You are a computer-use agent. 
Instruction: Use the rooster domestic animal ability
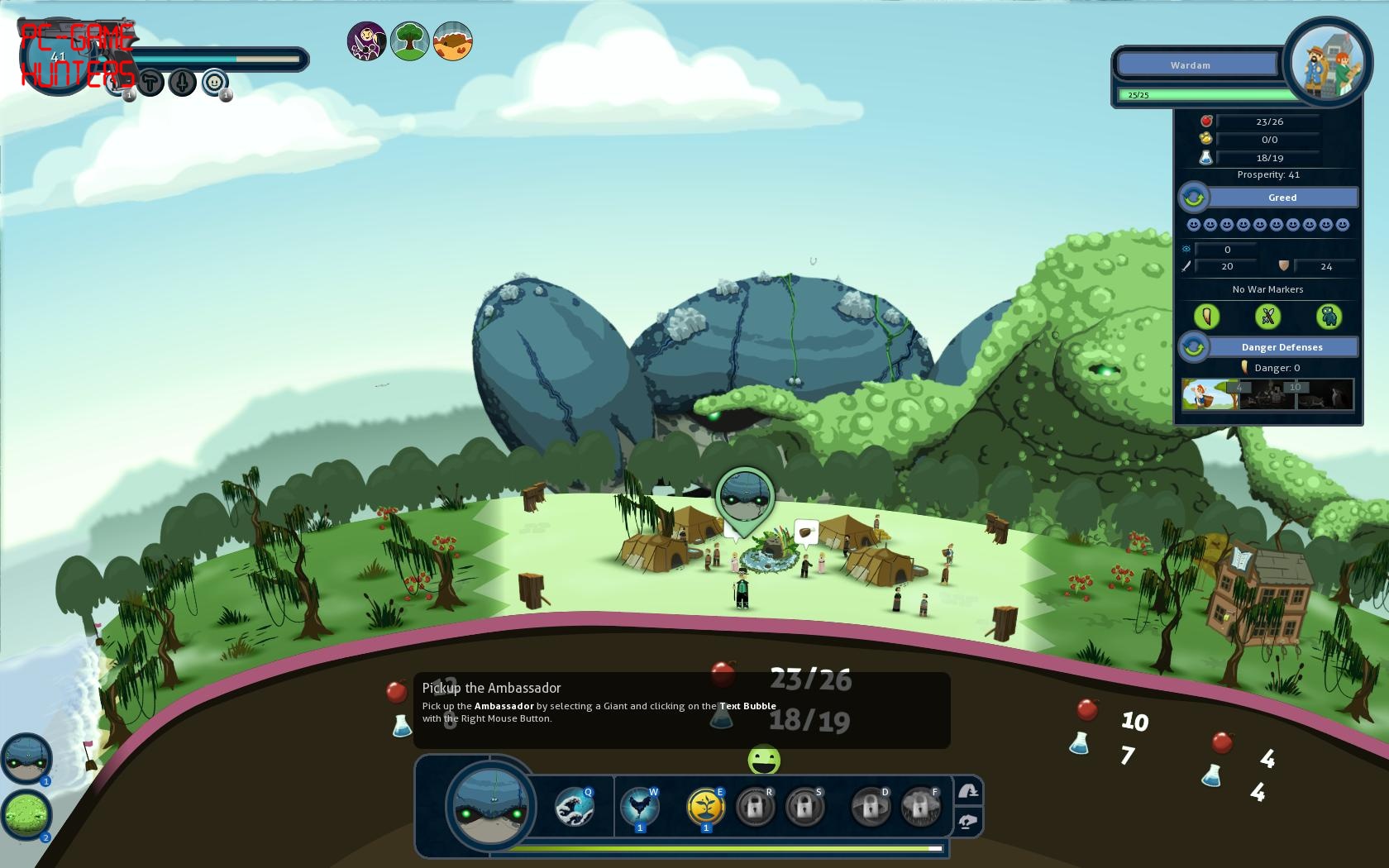(639, 806)
